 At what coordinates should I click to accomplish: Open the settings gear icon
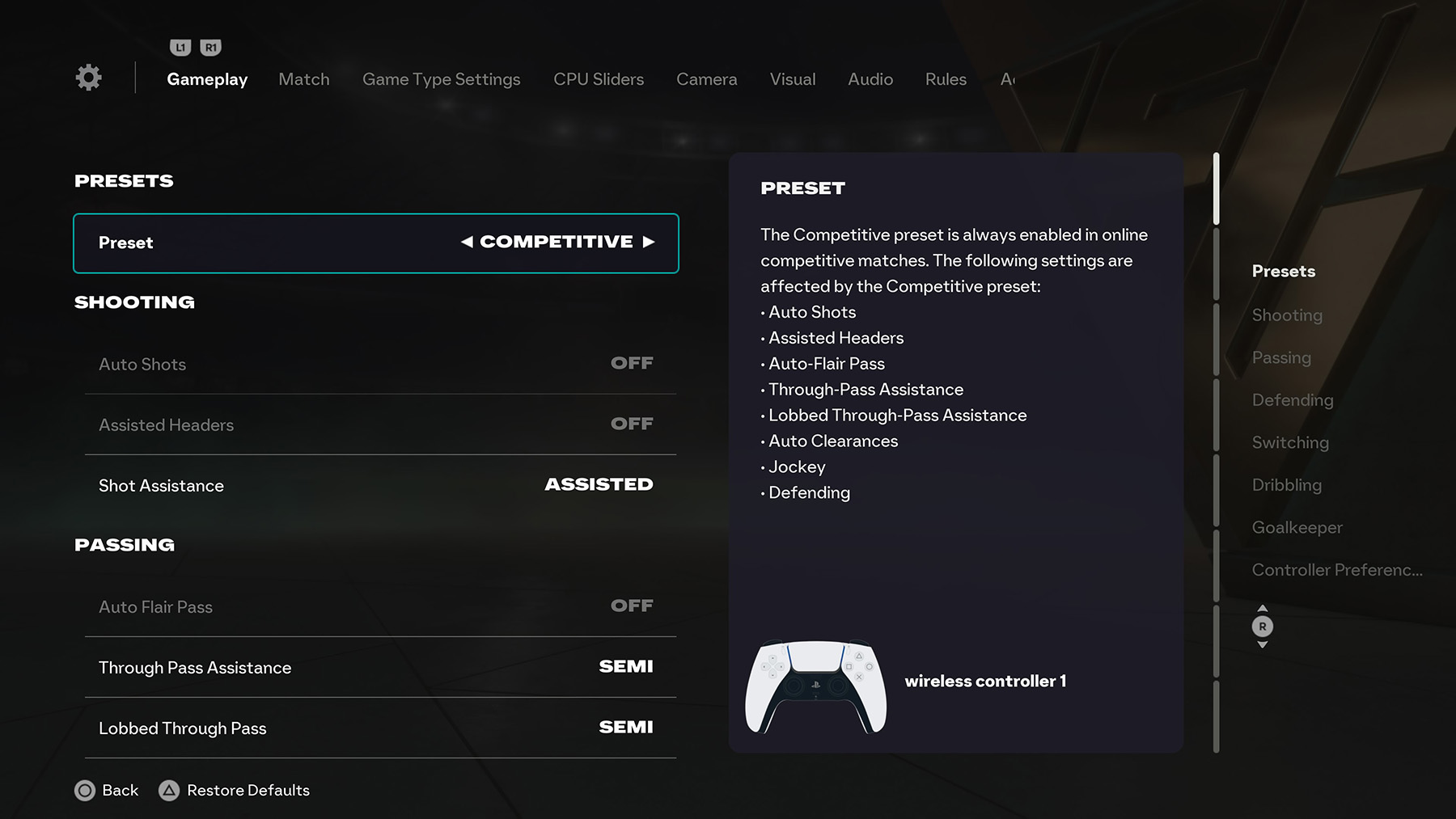(88, 77)
